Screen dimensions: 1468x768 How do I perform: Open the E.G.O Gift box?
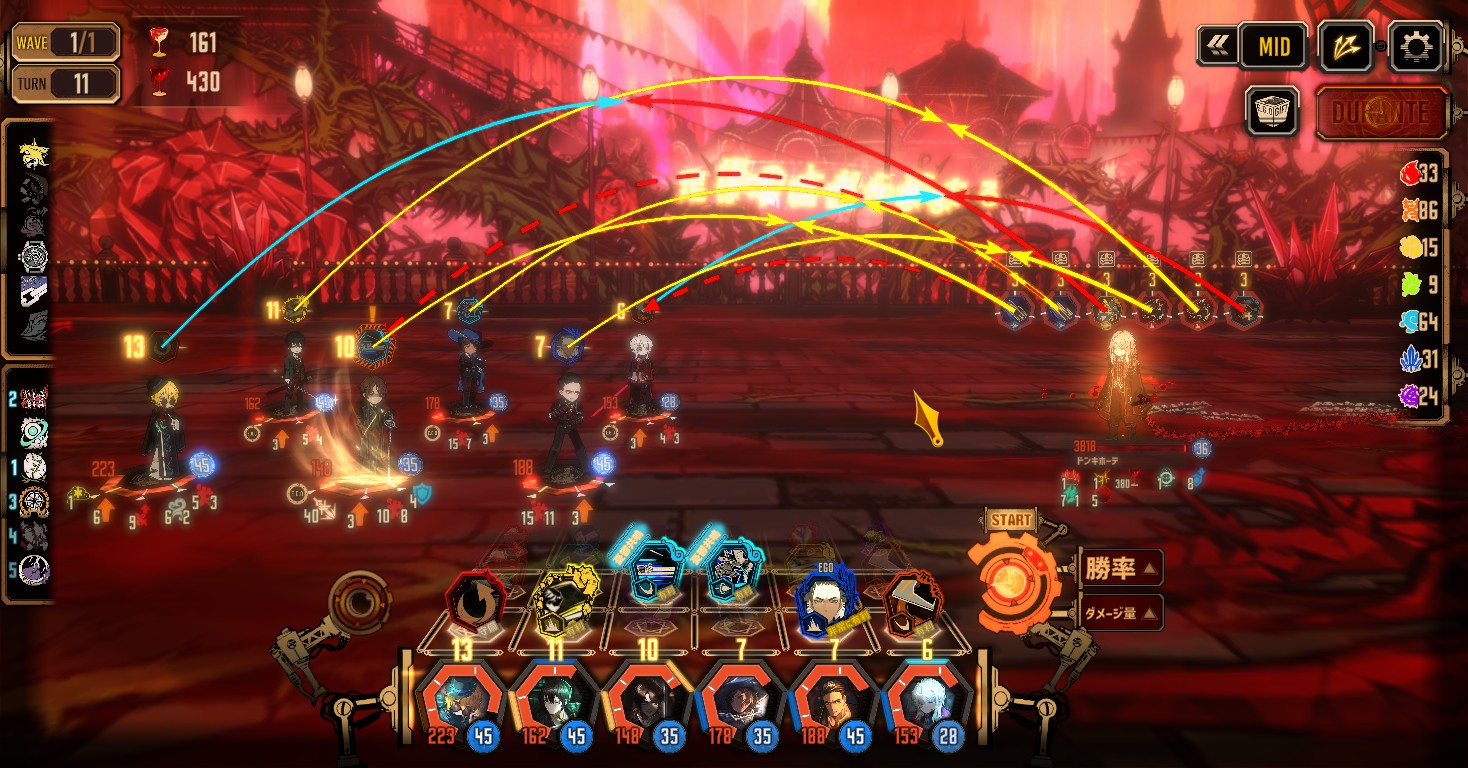(x=1272, y=110)
